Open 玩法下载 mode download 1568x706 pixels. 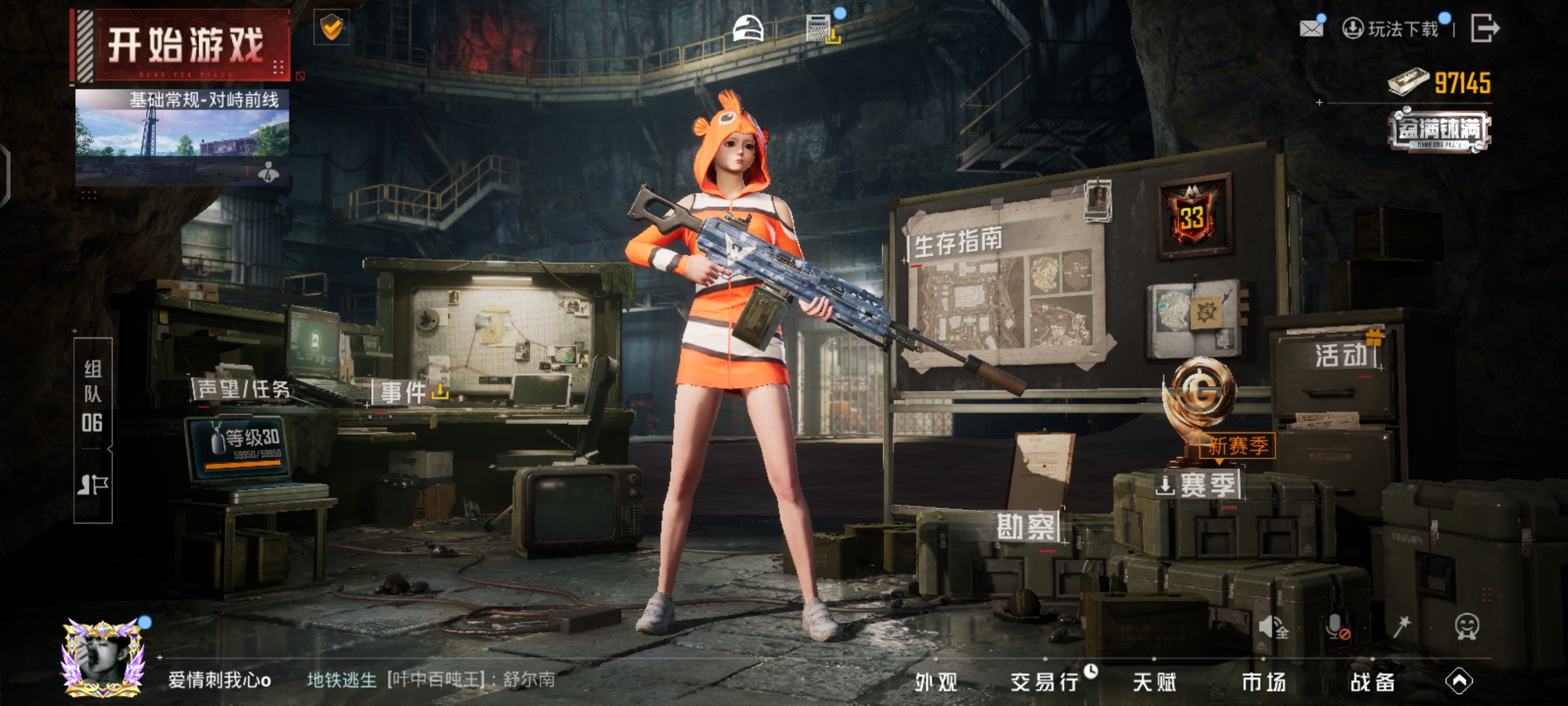pos(1392,29)
